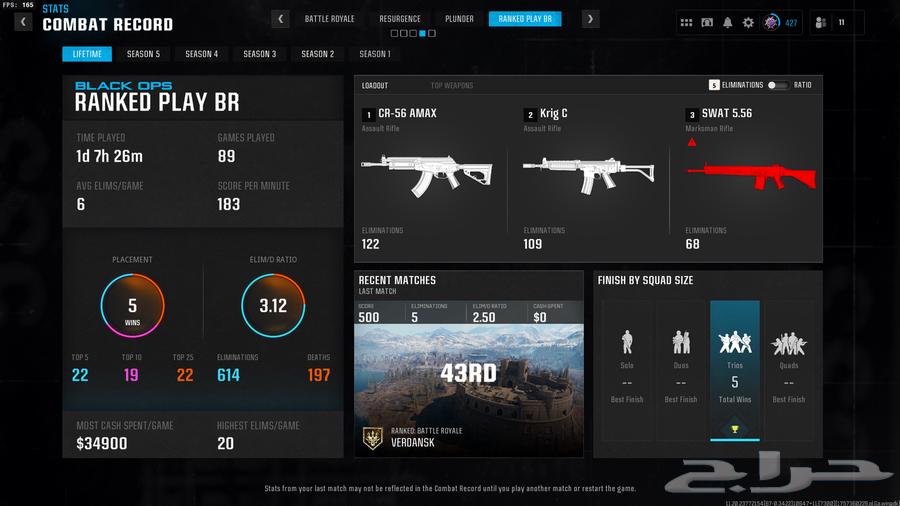Click the next-mode right arrow
900x506 pixels.
pyautogui.click(x=591, y=19)
